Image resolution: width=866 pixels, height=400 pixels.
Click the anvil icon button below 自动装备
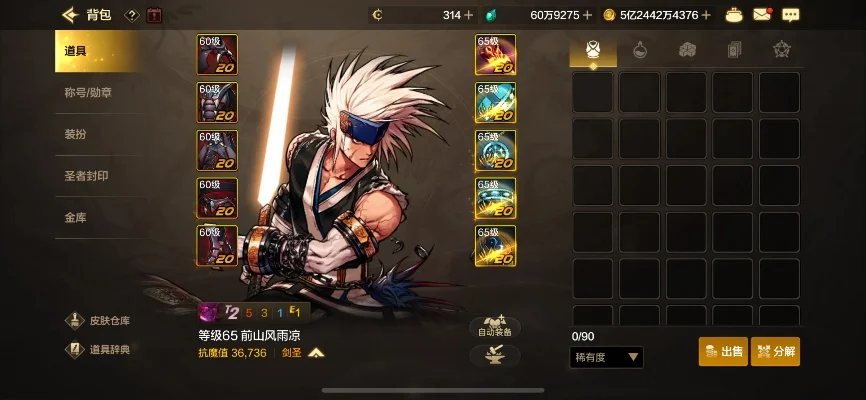(495, 355)
